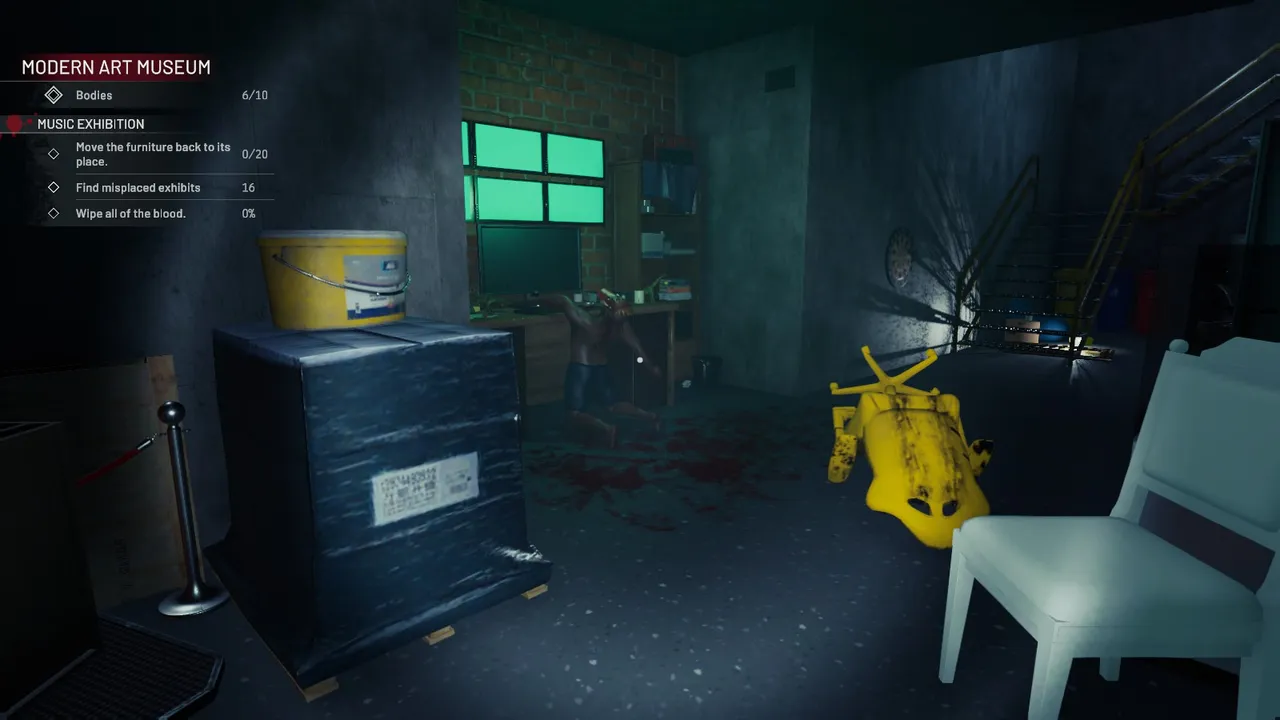
Task: Click the diamond marker for misplaced exhibits
Action: [x=53, y=187]
